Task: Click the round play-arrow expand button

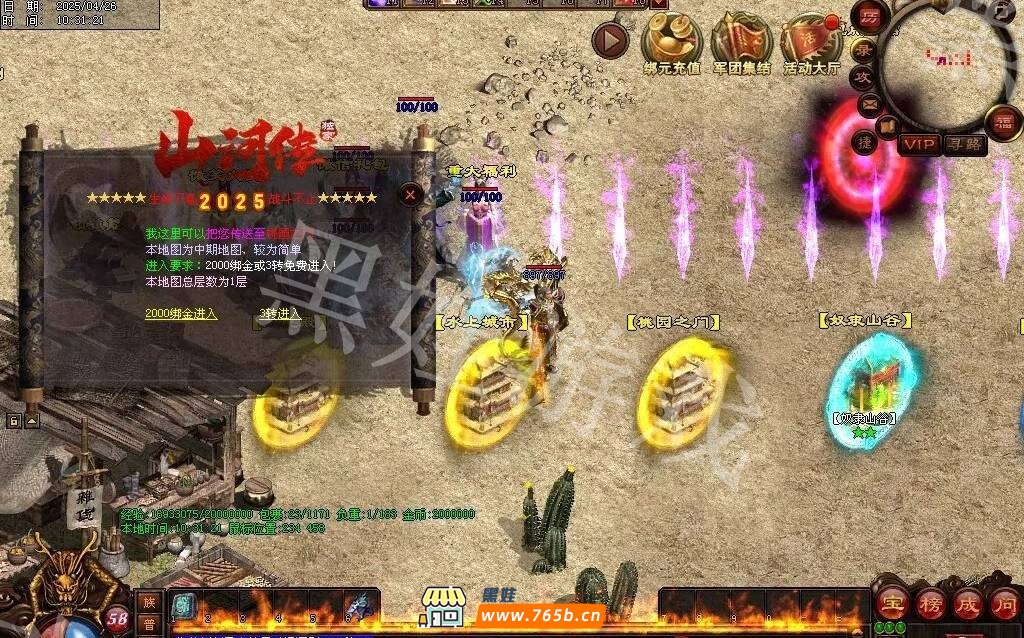Action: (610, 41)
